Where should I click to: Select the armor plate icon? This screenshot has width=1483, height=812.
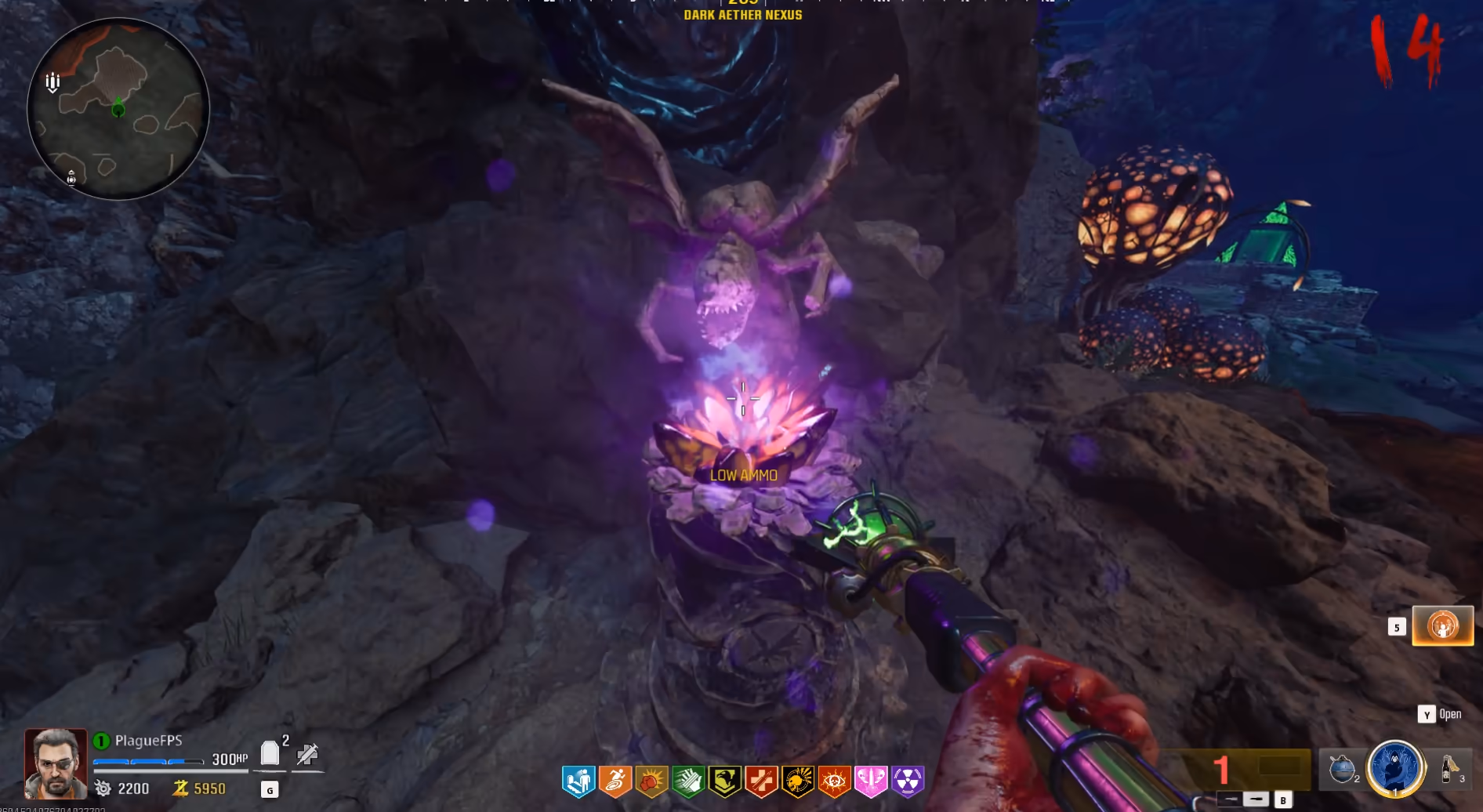pos(270,753)
